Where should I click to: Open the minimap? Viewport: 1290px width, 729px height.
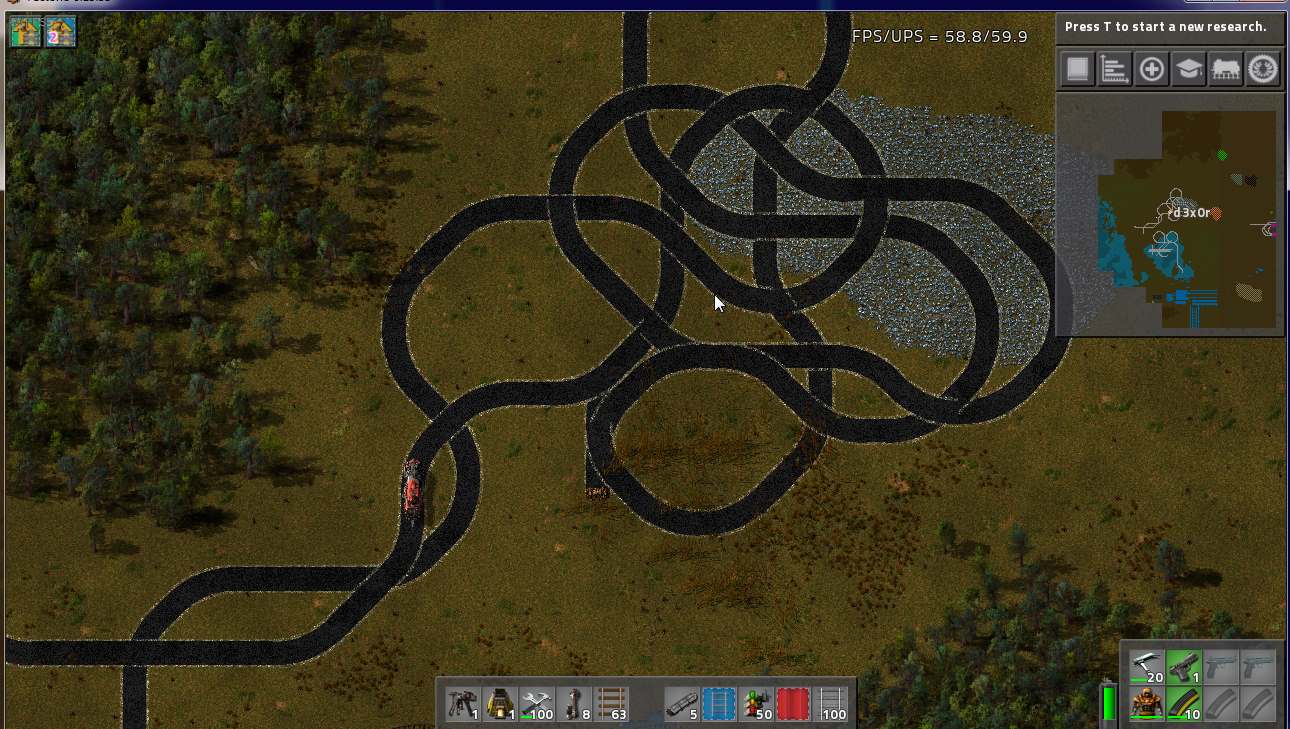(1170, 215)
